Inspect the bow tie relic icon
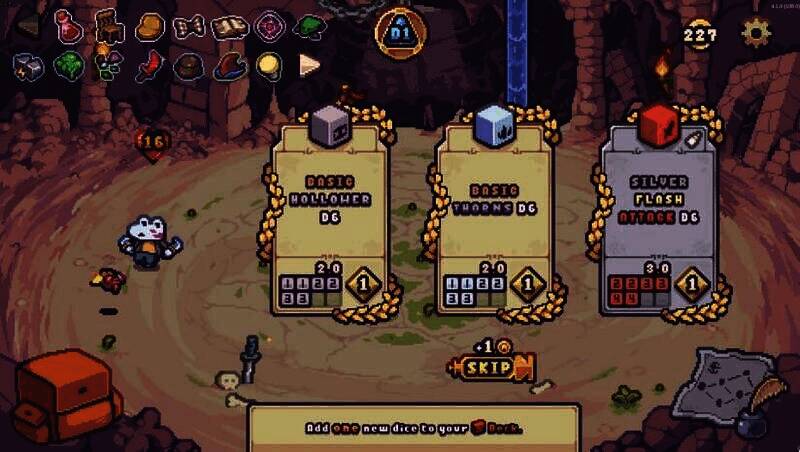Viewport: 800px width, 452px height. coord(189,26)
